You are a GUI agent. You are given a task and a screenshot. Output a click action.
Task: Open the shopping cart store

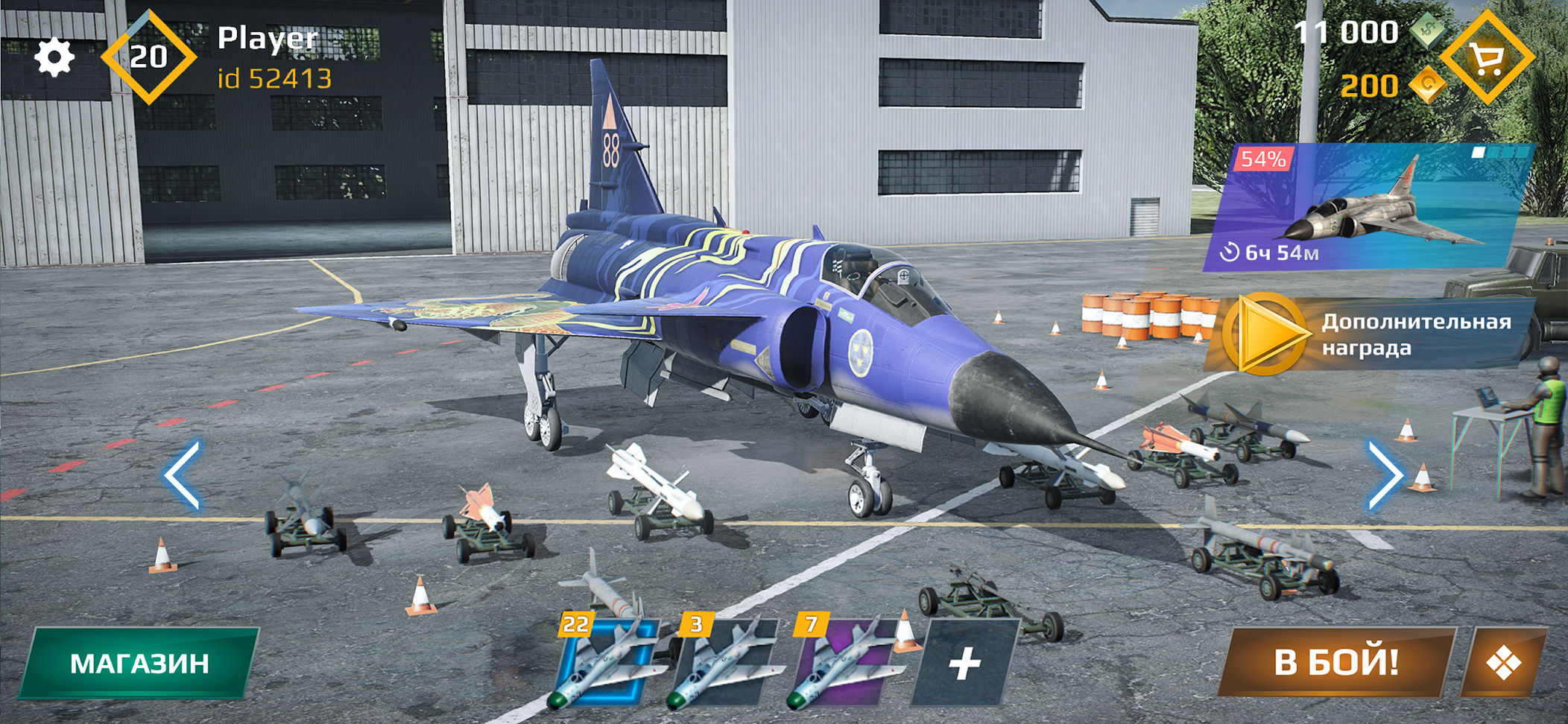(1487, 57)
